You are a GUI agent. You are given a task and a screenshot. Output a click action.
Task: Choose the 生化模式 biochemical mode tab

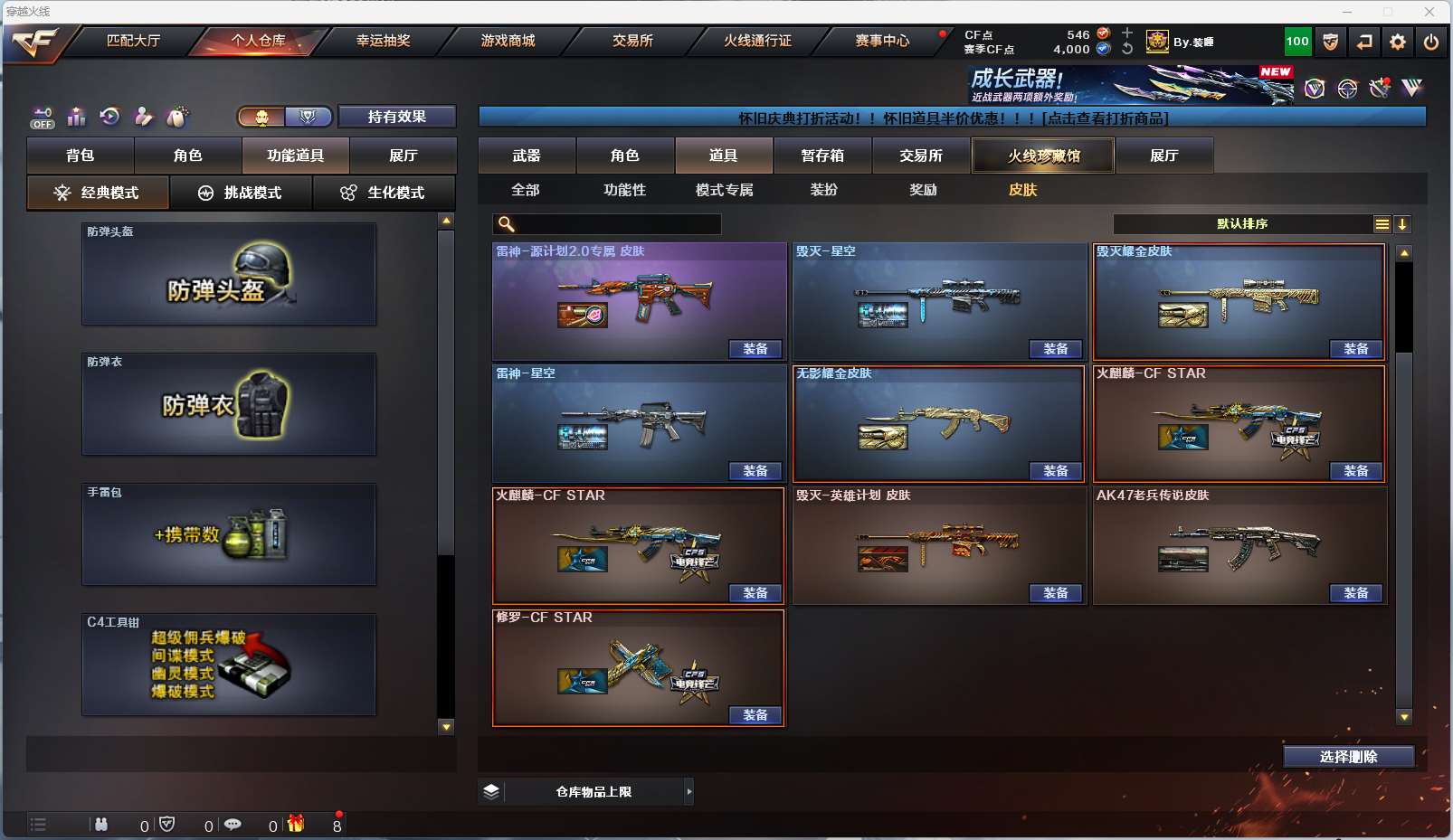tap(383, 193)
